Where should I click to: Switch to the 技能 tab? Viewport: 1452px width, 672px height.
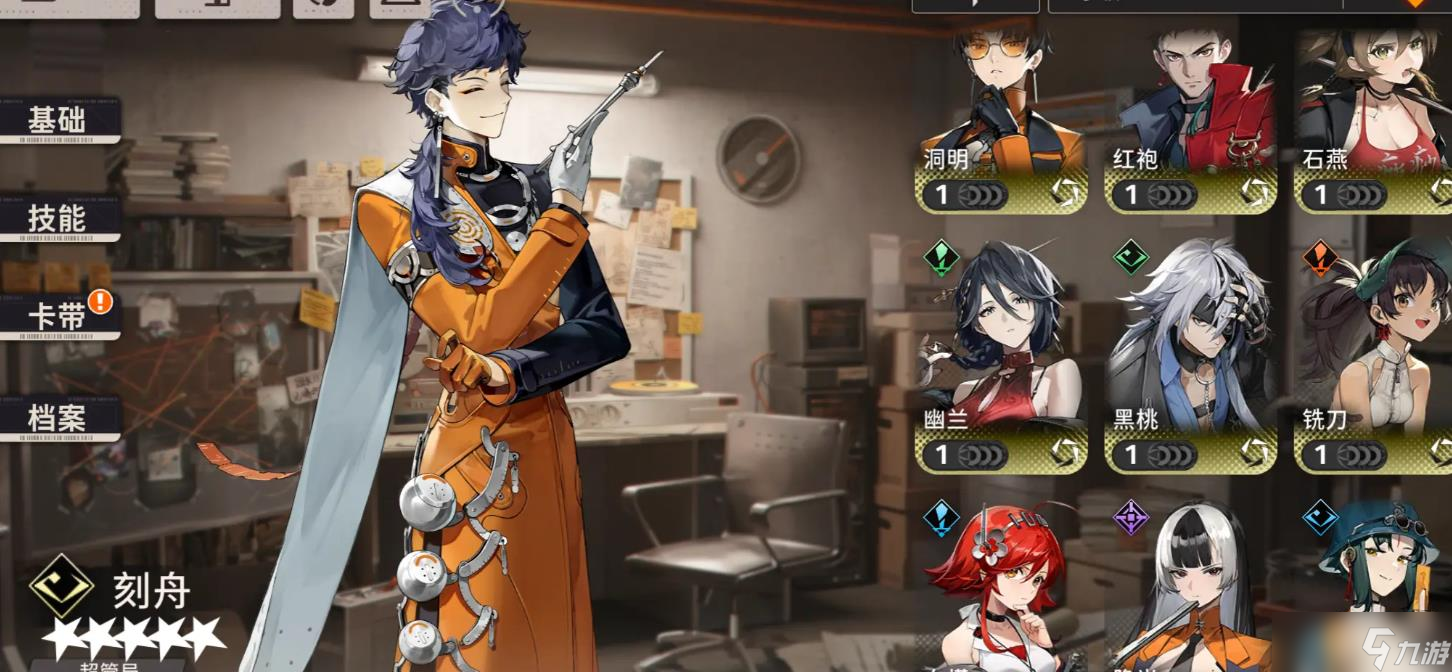click(x=58, y=218)
